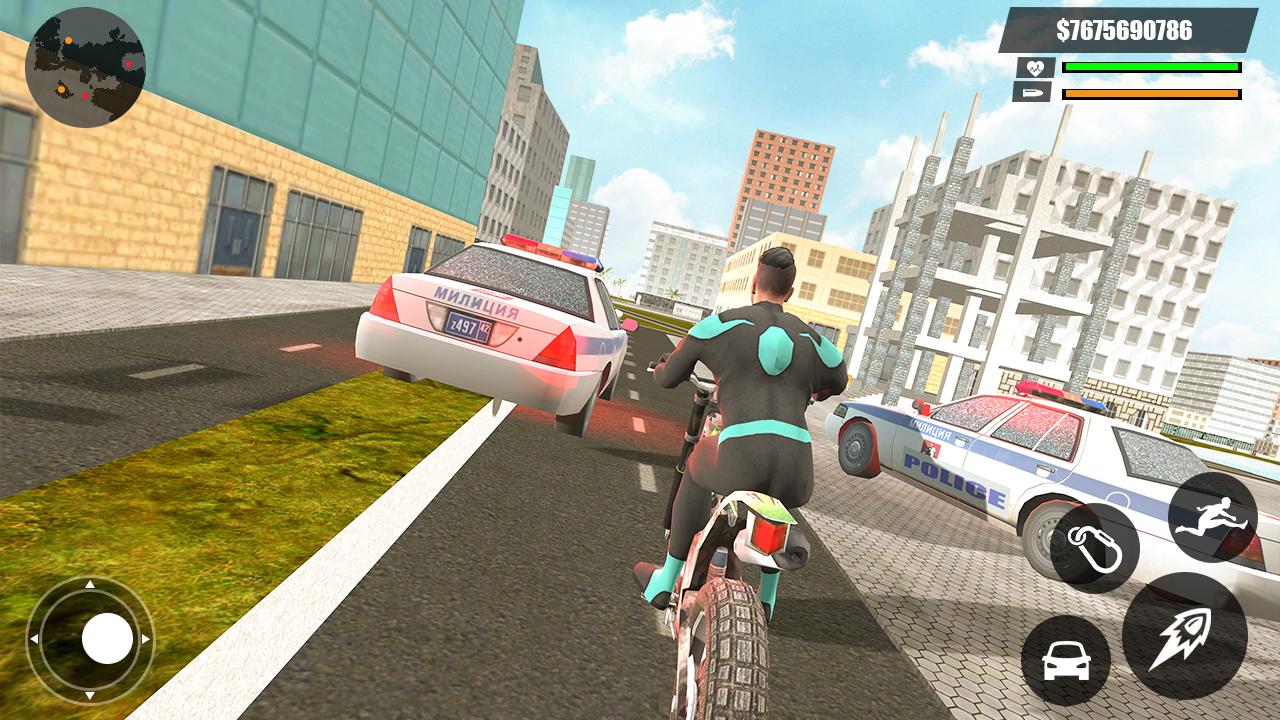Click the heart-pulse health icon
The width and height of the screenshot is (1280, 720).
click(1036, 67)
